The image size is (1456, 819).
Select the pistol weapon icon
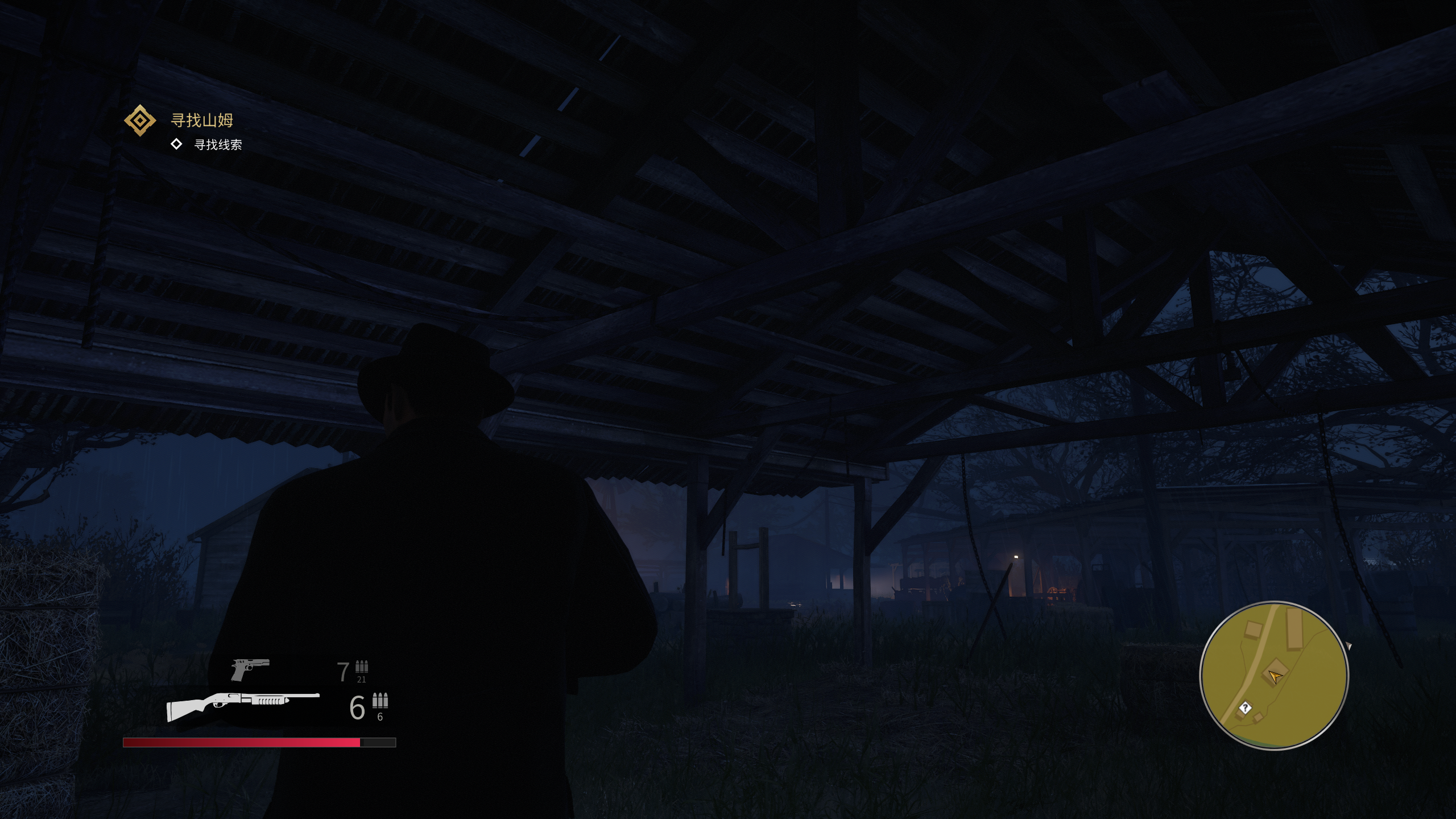[250, 669]
